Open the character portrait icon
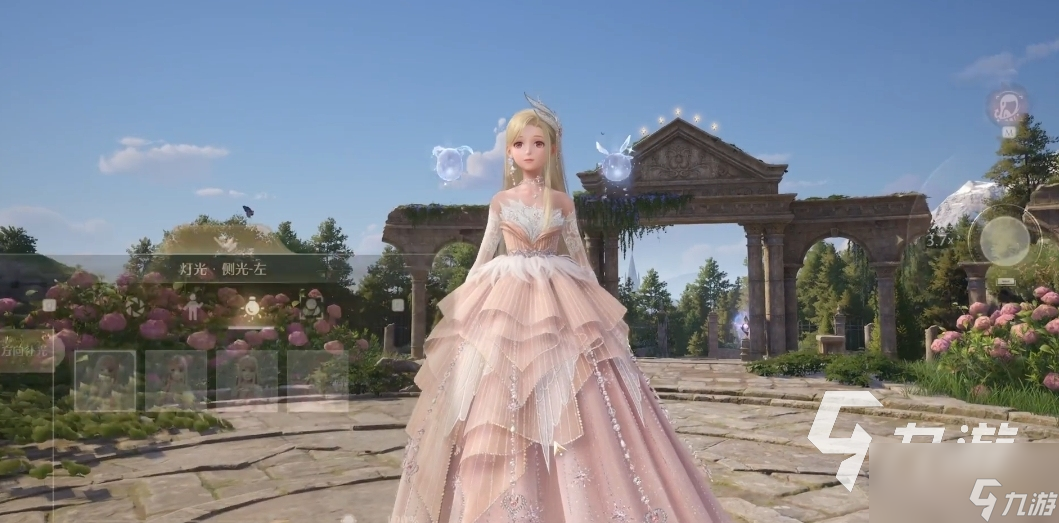1059x523 pixels. tap(1008, 105)
